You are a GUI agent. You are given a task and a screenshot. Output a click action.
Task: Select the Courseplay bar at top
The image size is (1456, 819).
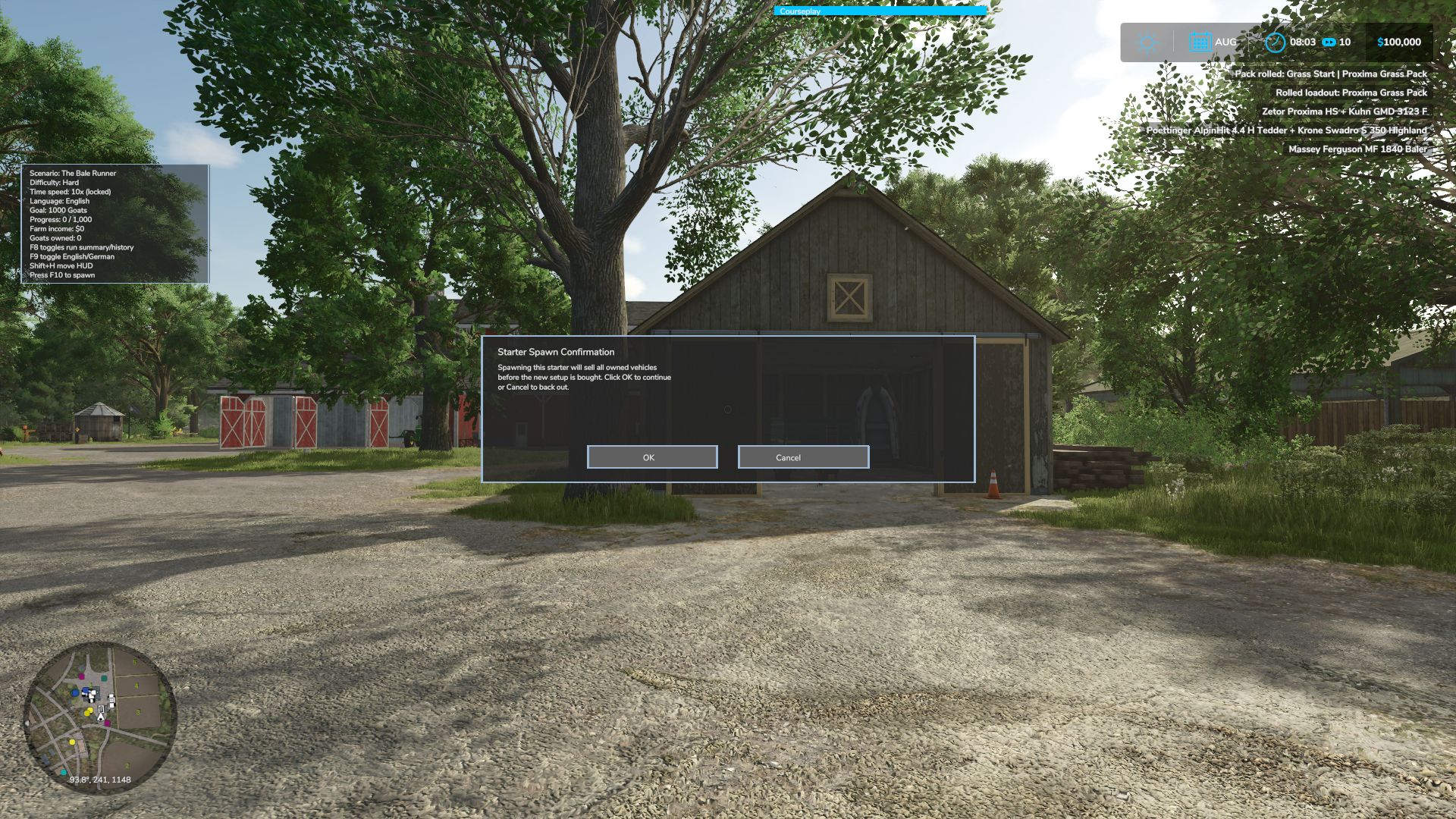880,11
